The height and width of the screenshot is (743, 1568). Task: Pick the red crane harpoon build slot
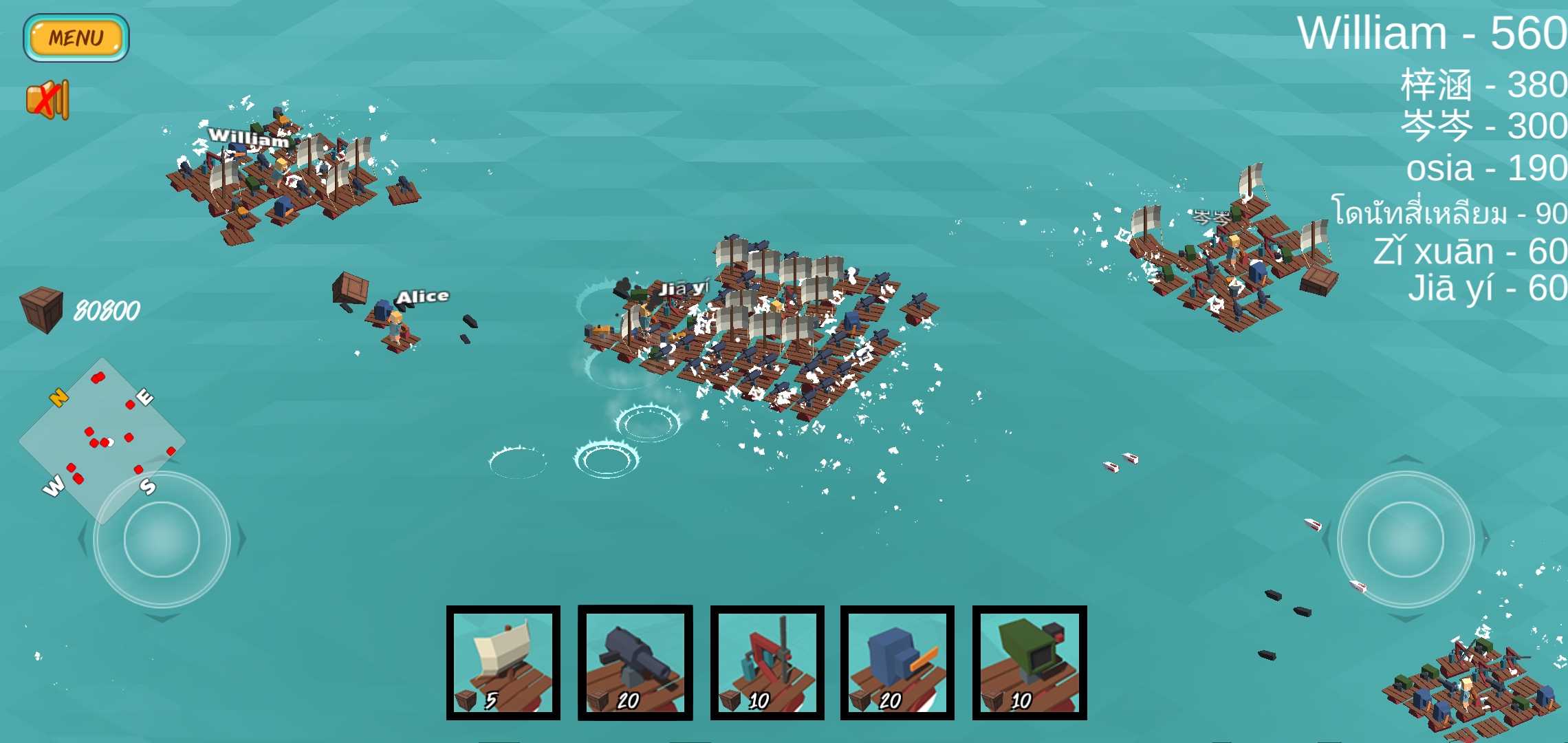[767, 663]
